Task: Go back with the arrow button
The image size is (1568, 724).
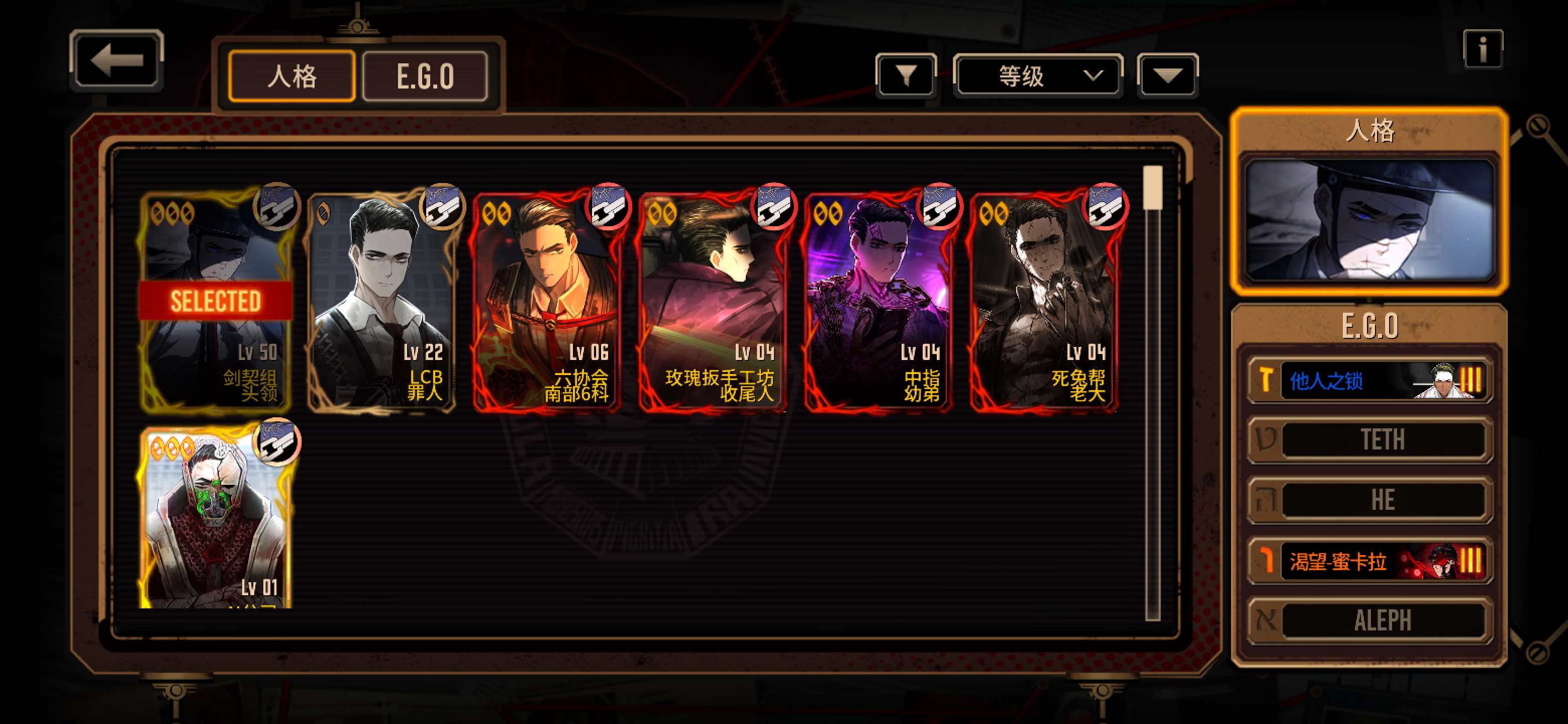Action: (116, 61)
